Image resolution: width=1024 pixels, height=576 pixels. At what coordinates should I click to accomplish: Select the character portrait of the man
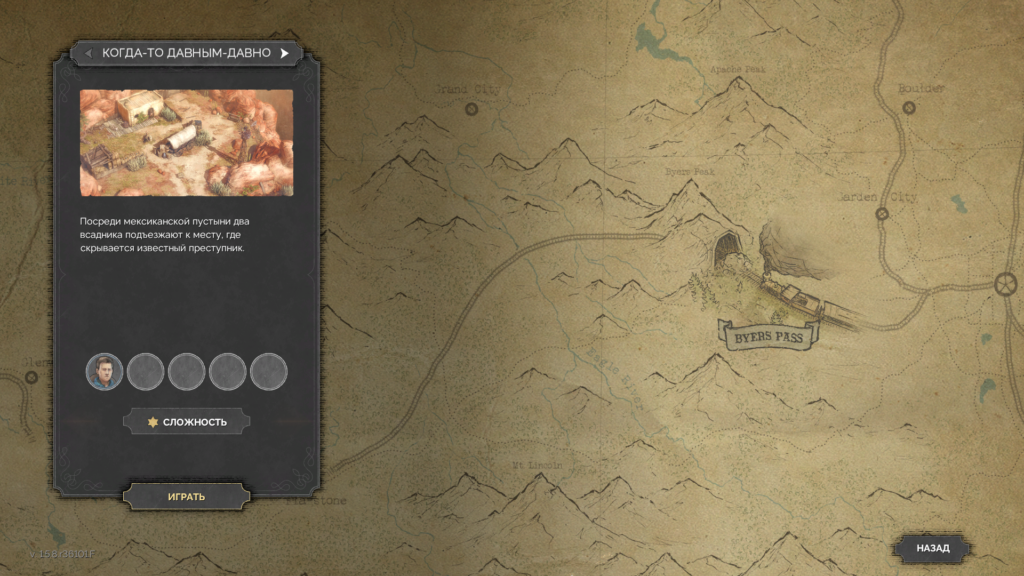click(104, 372)
